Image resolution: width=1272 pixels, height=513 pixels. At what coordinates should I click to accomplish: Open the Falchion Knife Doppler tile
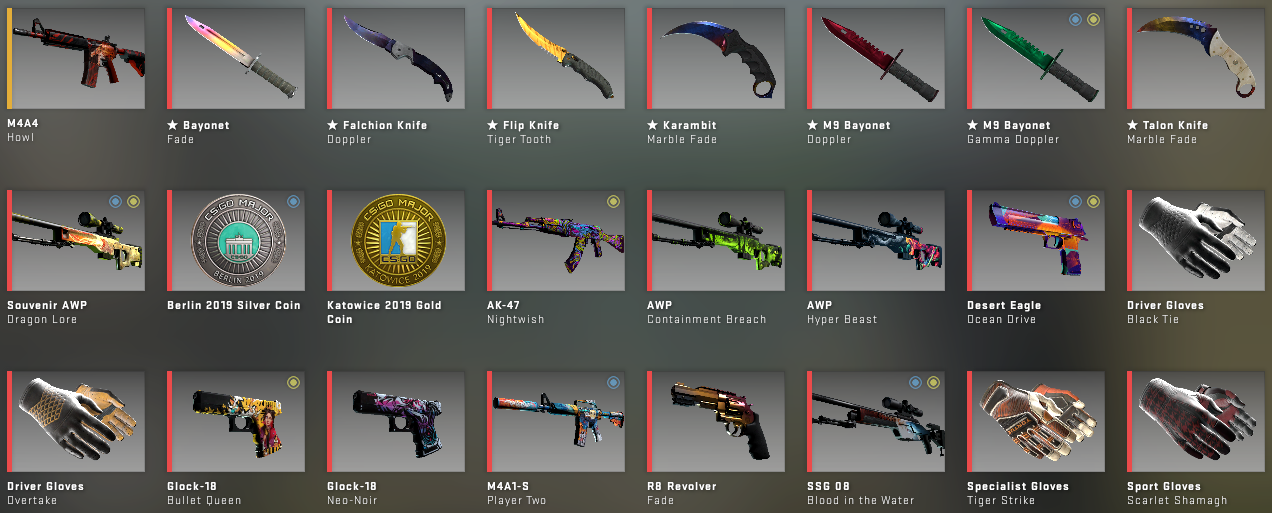point(396,58)
